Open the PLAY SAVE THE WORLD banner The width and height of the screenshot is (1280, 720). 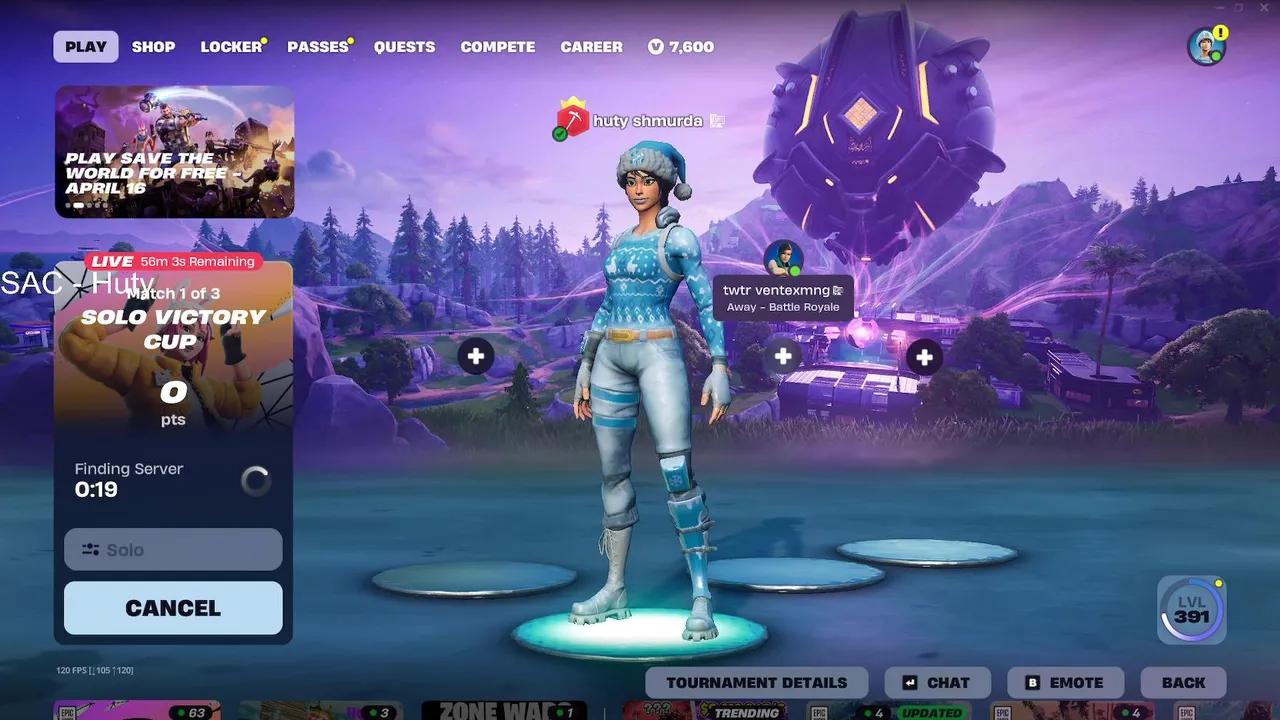point(173,153)
